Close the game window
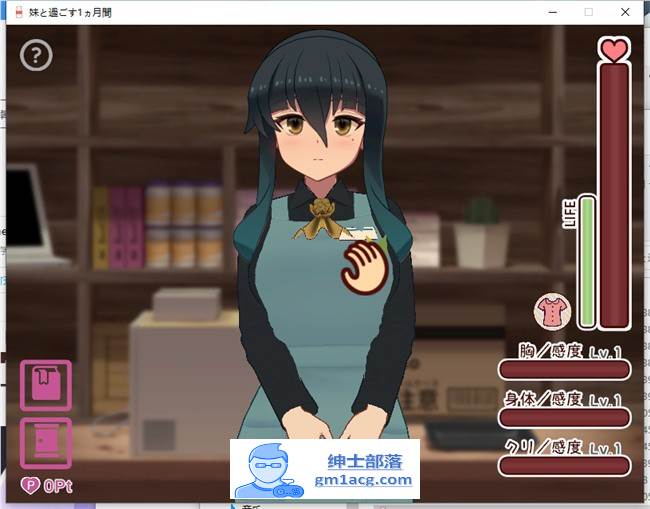 pos(626,11)
